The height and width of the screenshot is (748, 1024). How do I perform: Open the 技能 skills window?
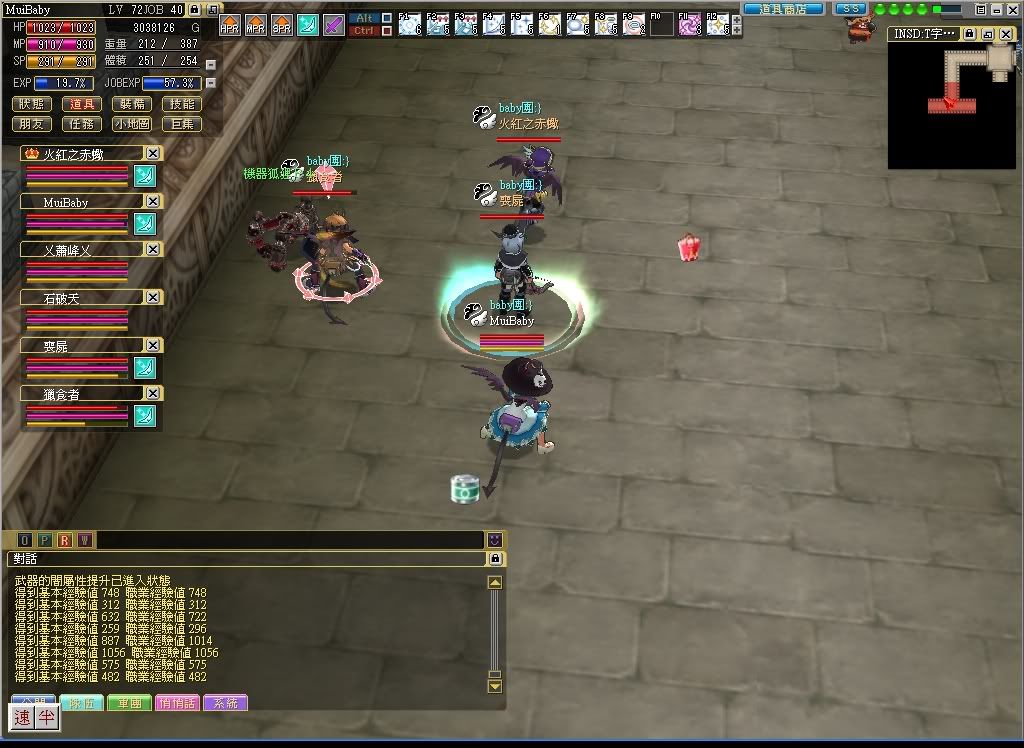coord(182,104)
